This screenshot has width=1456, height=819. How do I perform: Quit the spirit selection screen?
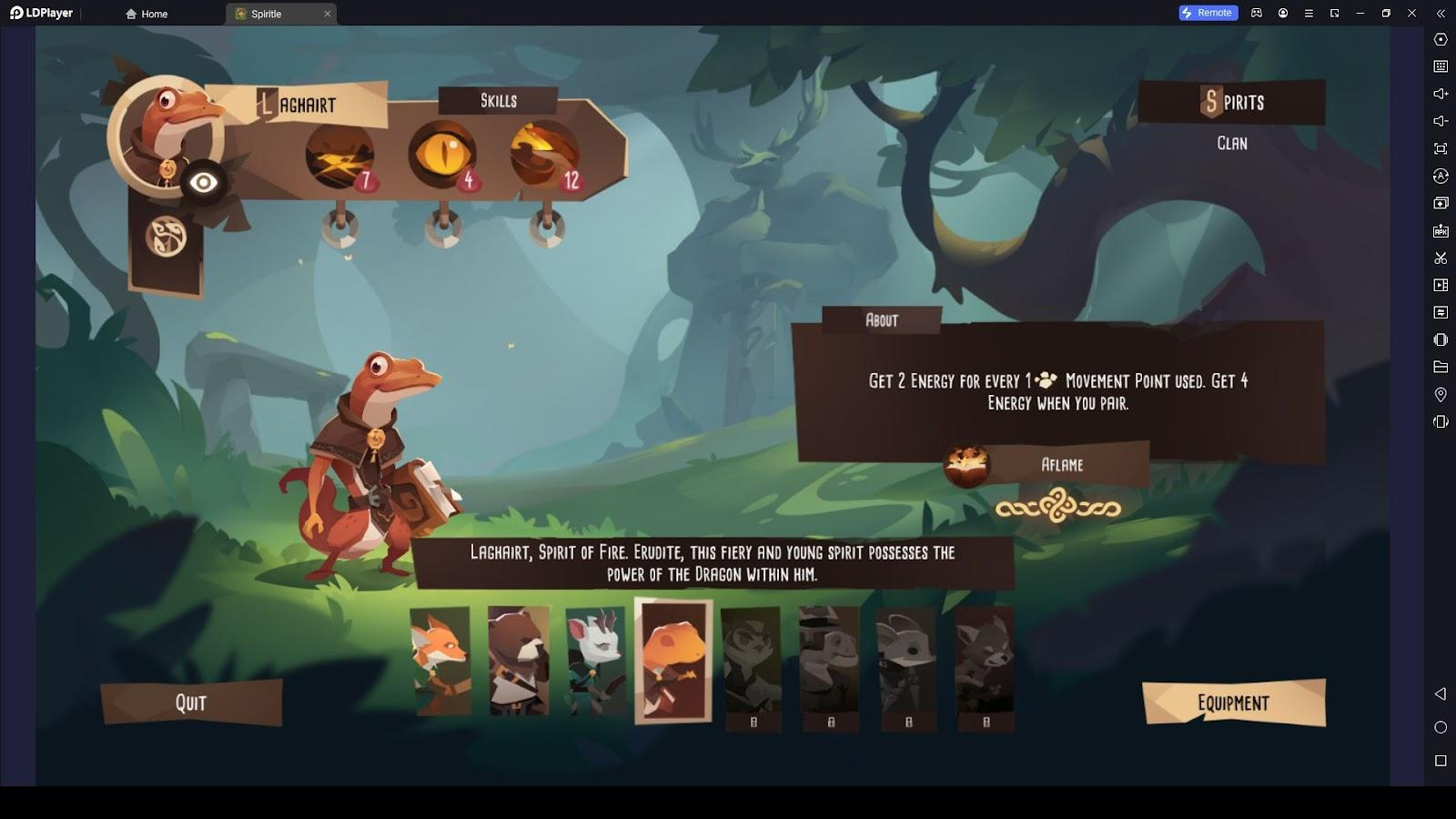tap(191, 703)
